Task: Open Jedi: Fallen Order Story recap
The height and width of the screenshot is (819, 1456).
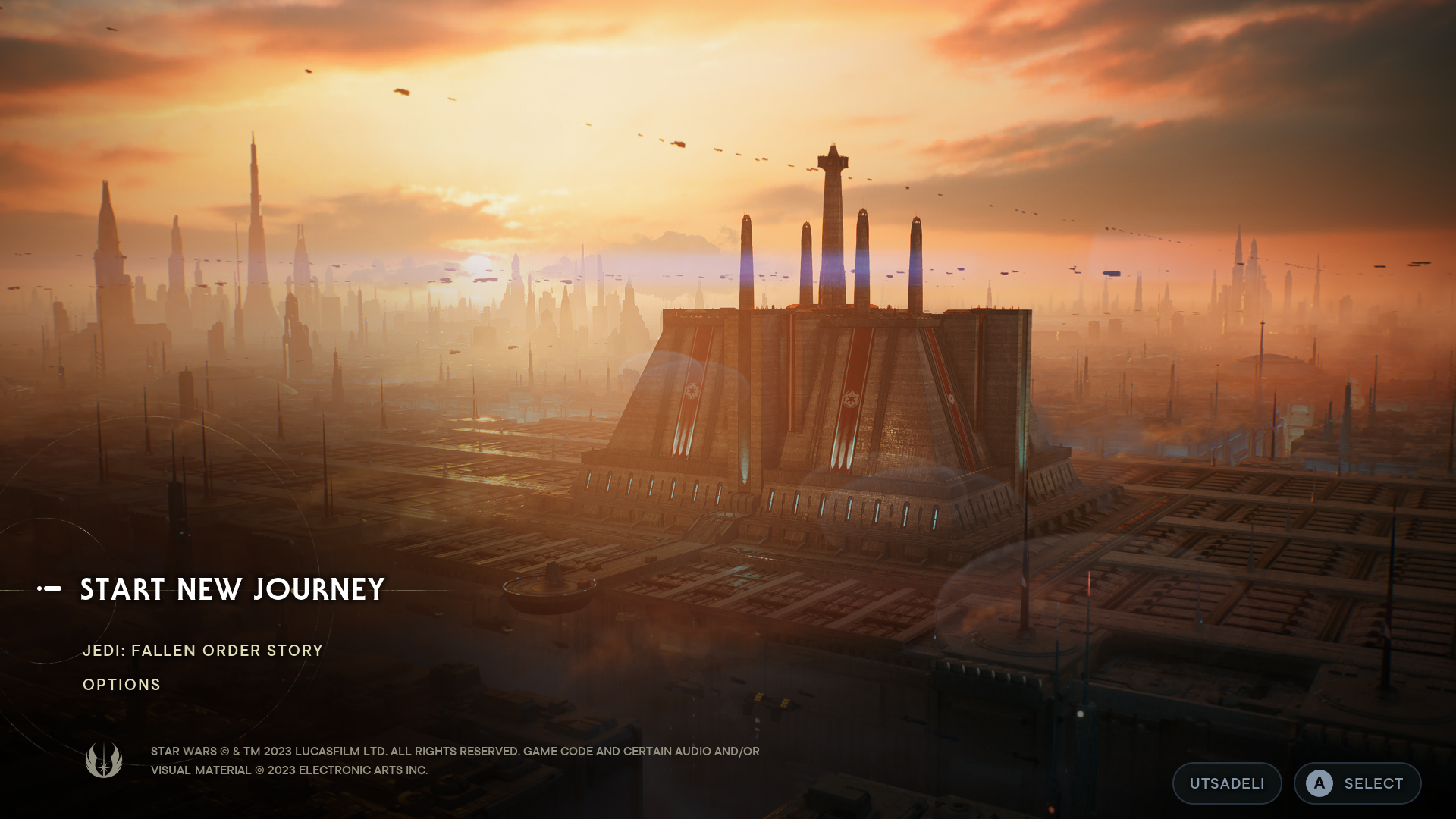Action: coord(202,651)
